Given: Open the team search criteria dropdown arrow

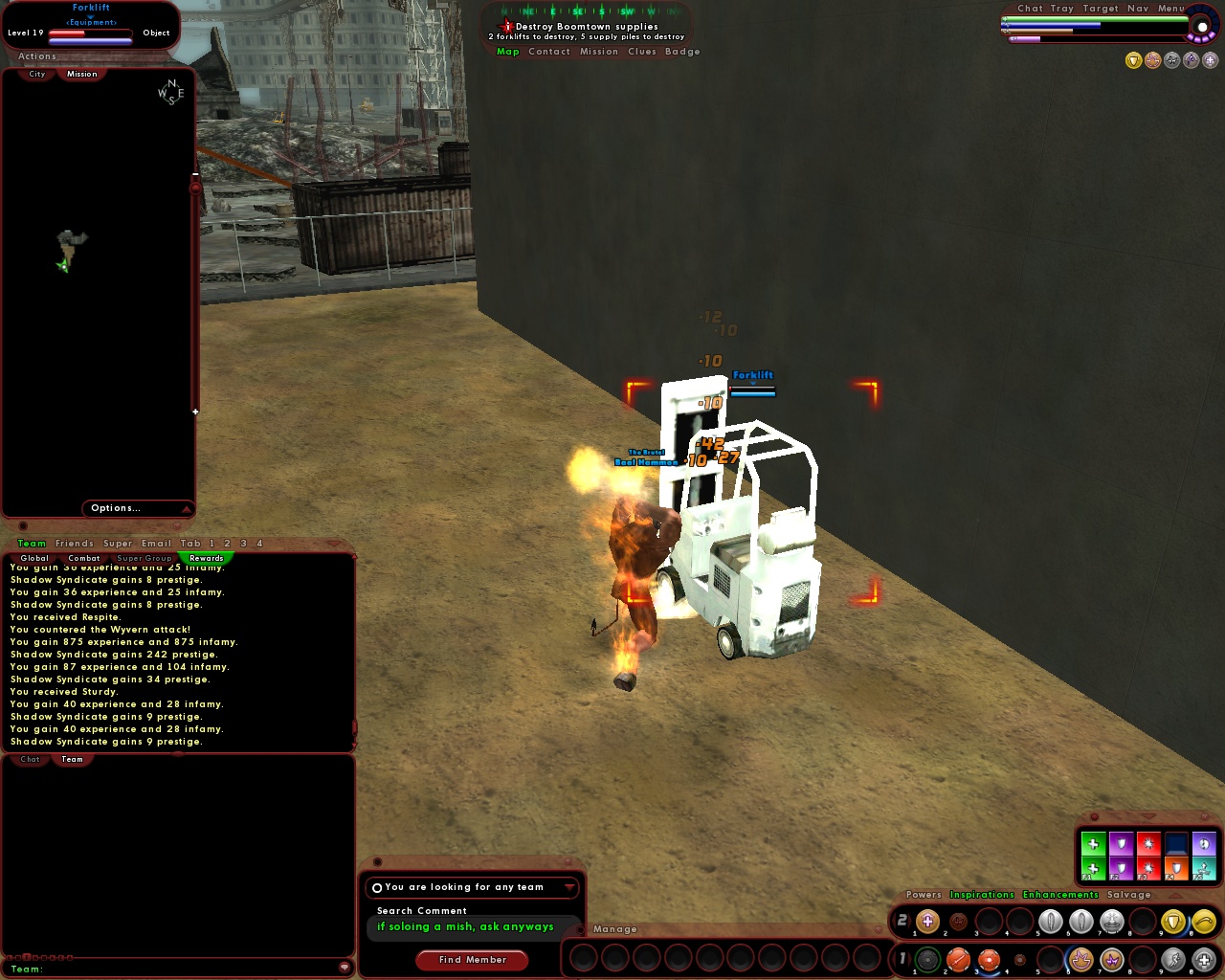Looking at the screenshot, I should point(568,887).
